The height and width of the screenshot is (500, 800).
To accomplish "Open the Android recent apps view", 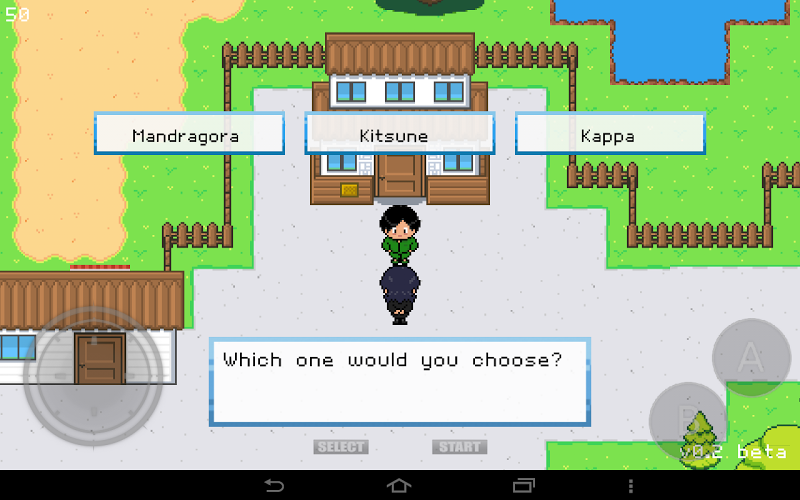I will point(524,485).
